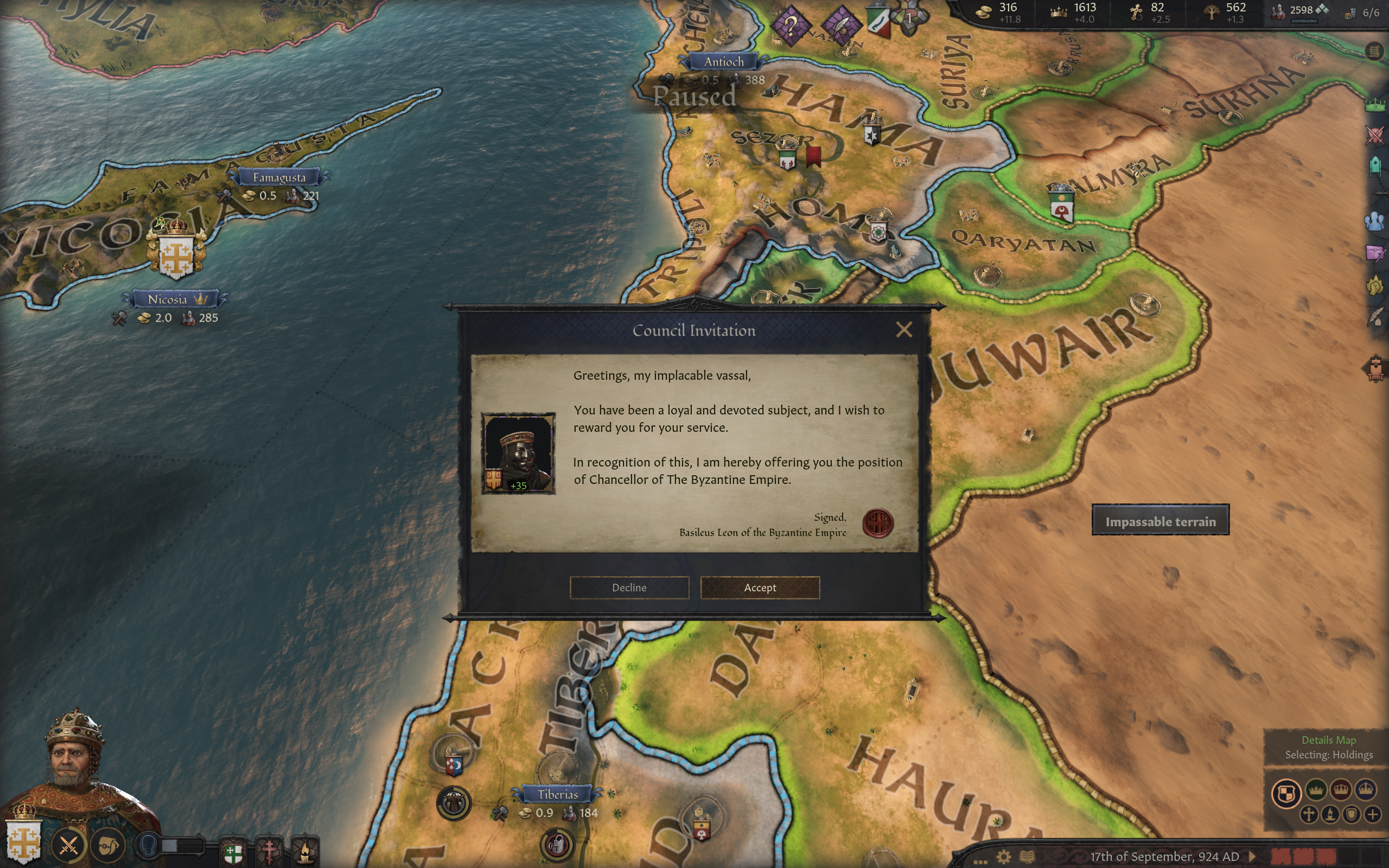This screenshot has height=868, width=1389.
Task: Open the Orthodox cross faith panel
Action: tap(269, 852)
